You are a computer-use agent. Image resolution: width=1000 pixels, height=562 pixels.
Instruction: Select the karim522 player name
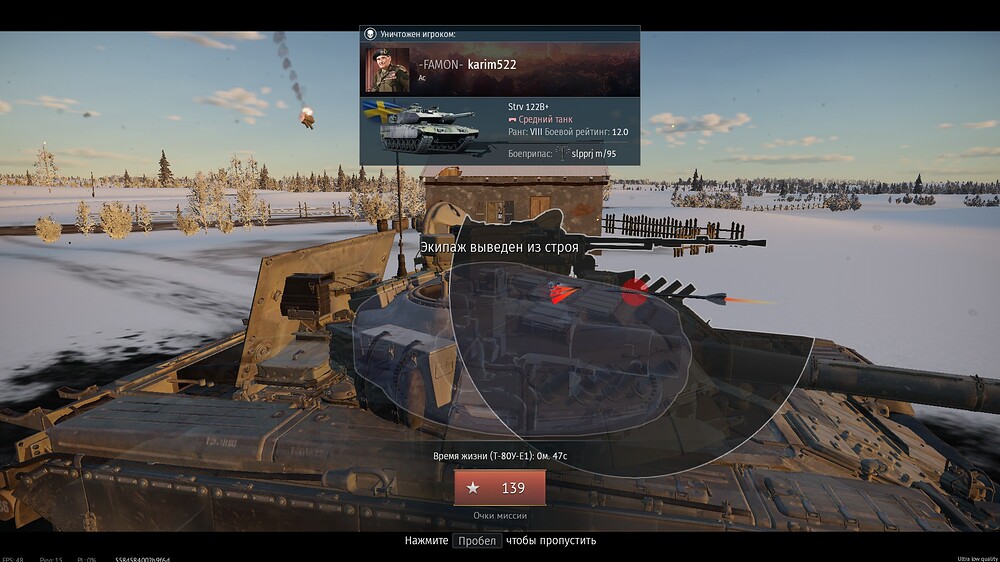[492, 65]
